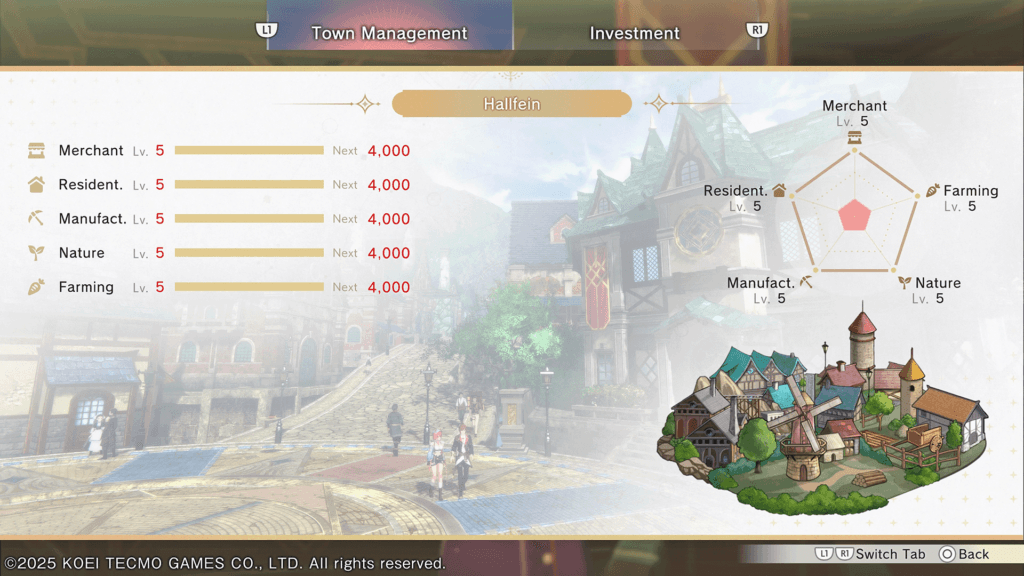Viewport: 1024px width, 576px height.
Task: Select the Merchant level row
Action: point(219,151)
